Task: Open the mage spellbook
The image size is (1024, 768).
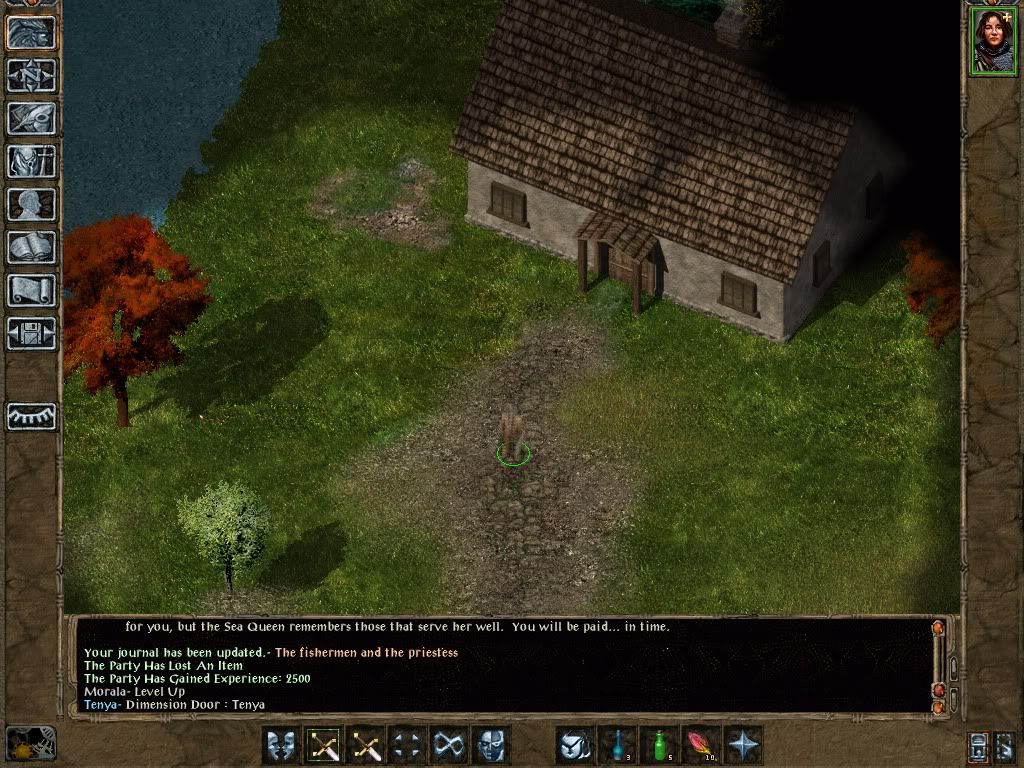Action: (31, 247)
